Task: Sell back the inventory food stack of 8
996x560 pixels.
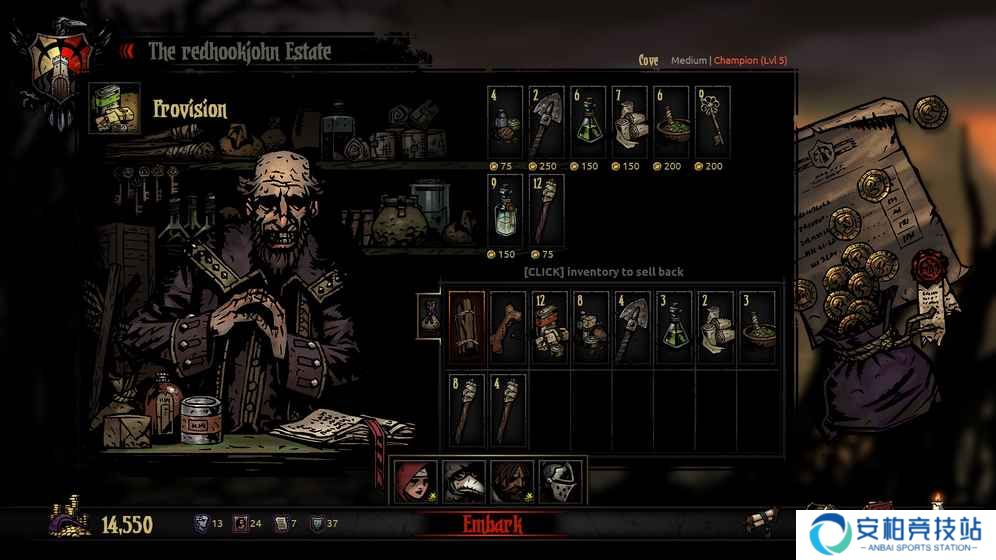Action: click(x=591, y=327)
